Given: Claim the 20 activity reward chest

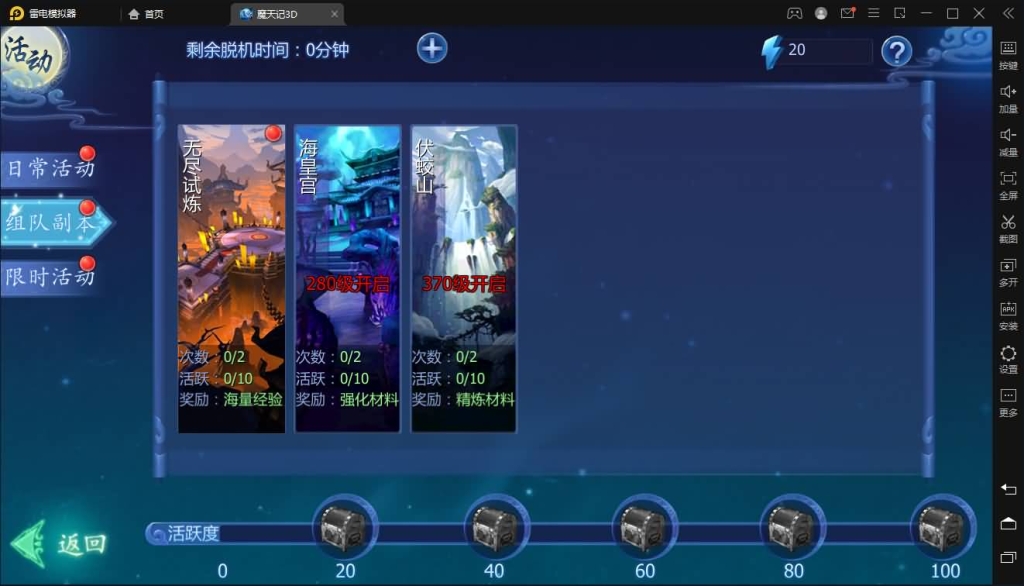Looking at the screenshot, I should point(345,527).
